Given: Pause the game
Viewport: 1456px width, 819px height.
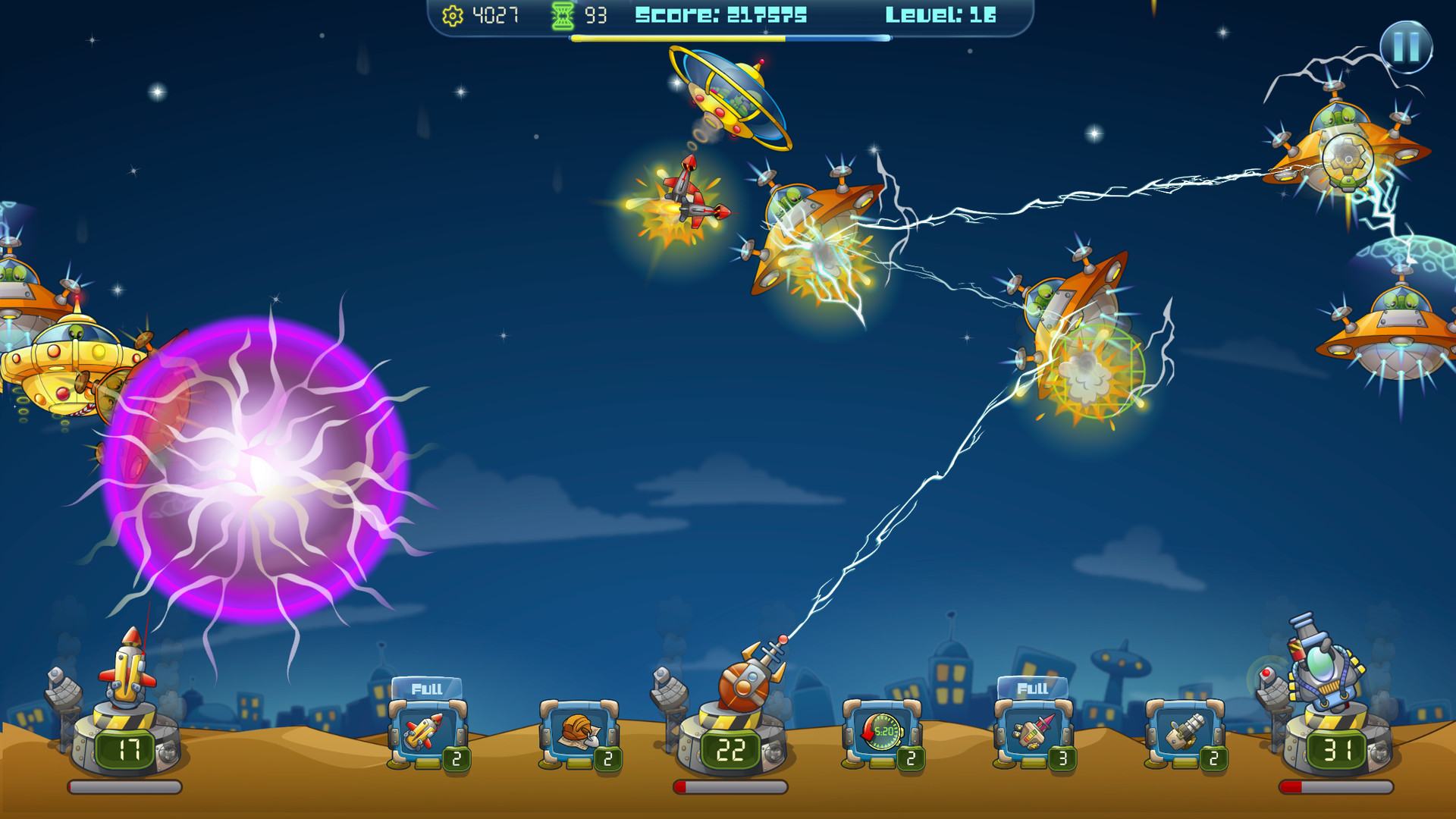Looking at the screenshot, I should [x=1405, y=47].
